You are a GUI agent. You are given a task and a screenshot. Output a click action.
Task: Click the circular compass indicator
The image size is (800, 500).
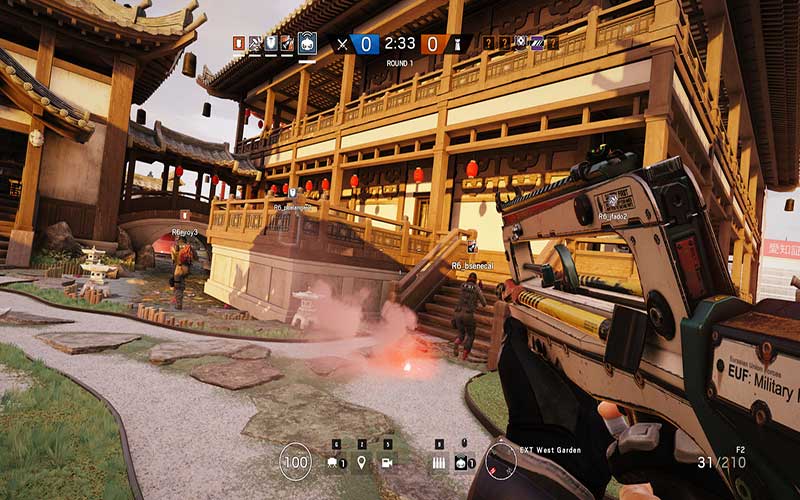tap(500, 461)
